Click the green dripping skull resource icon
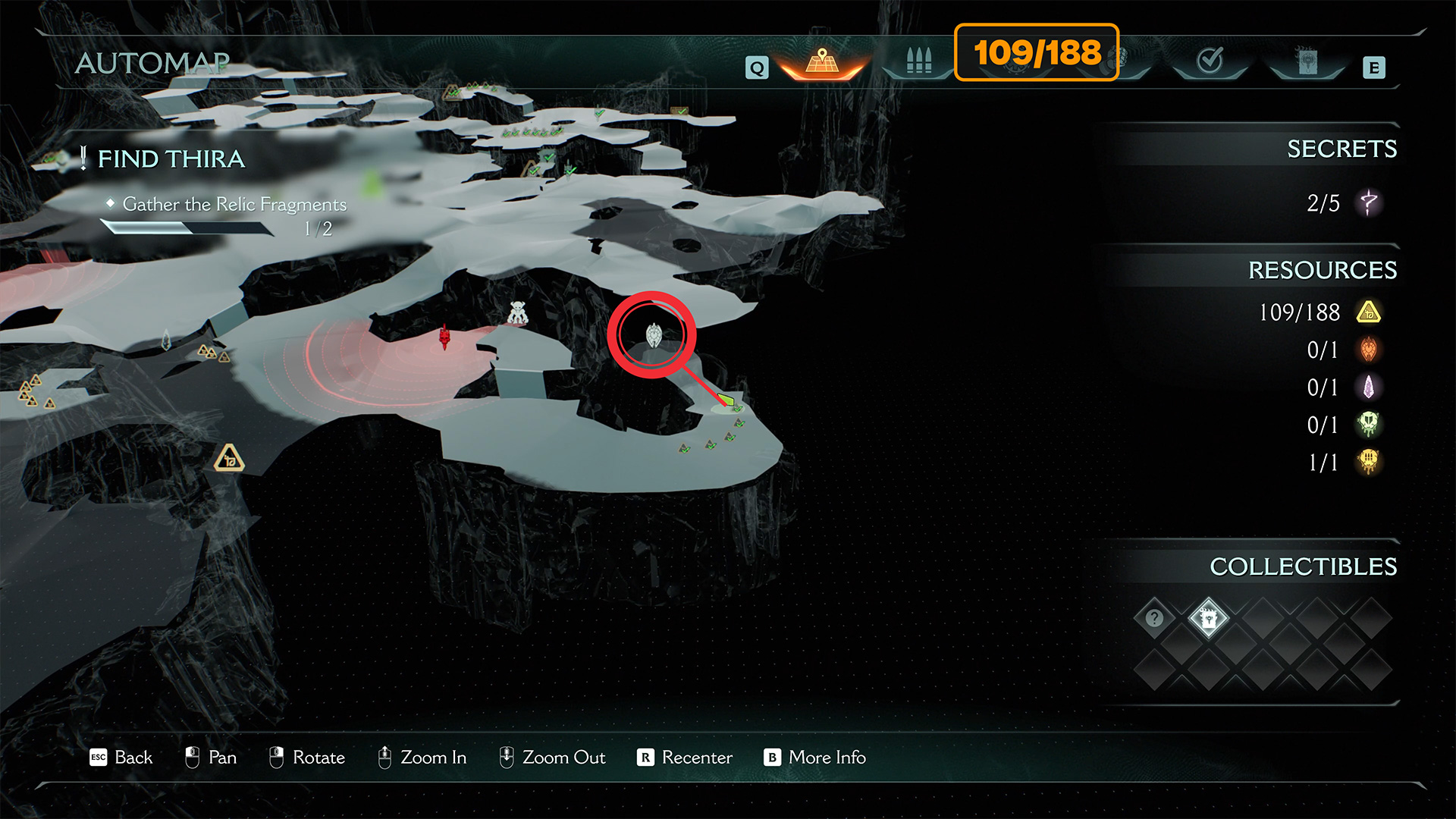Screen dimensions: 1456x819 pyautogui.click(x=1369, y=425)
